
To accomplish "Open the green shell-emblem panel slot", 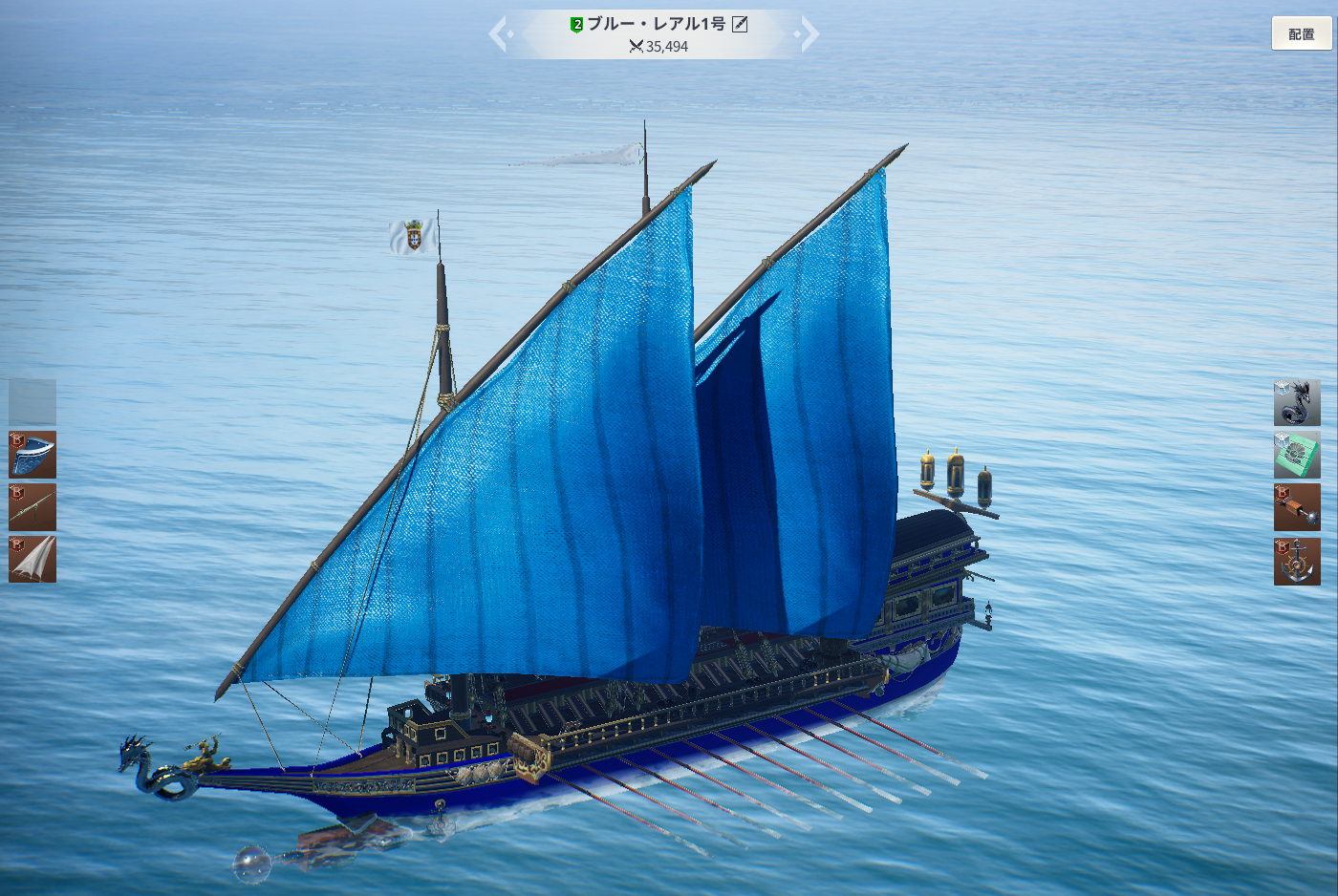I will pyautogui.click(x=1297, y=455).
